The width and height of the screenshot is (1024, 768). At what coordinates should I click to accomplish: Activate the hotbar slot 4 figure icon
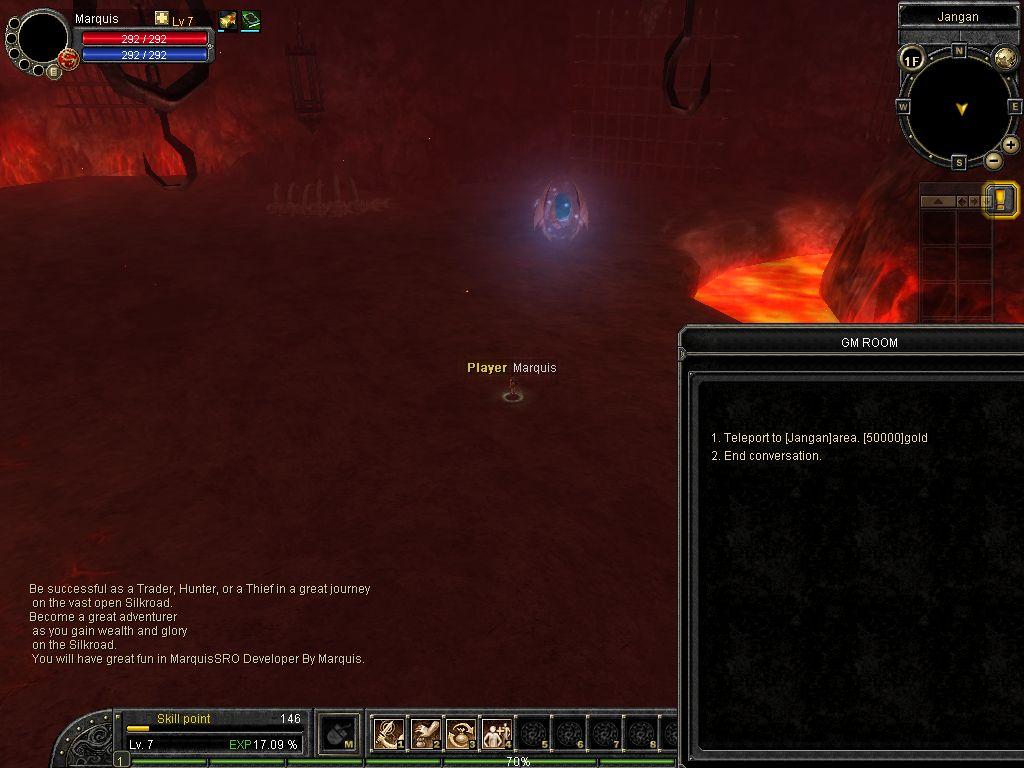496,734
